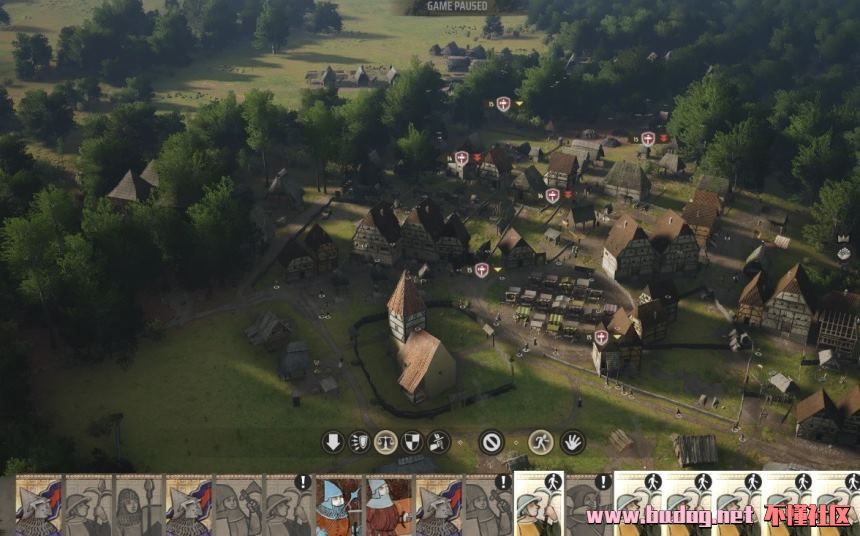Choose the greyed axe-wielding unit card
This screenshot has height=536, width=860.
click(238, 505)
